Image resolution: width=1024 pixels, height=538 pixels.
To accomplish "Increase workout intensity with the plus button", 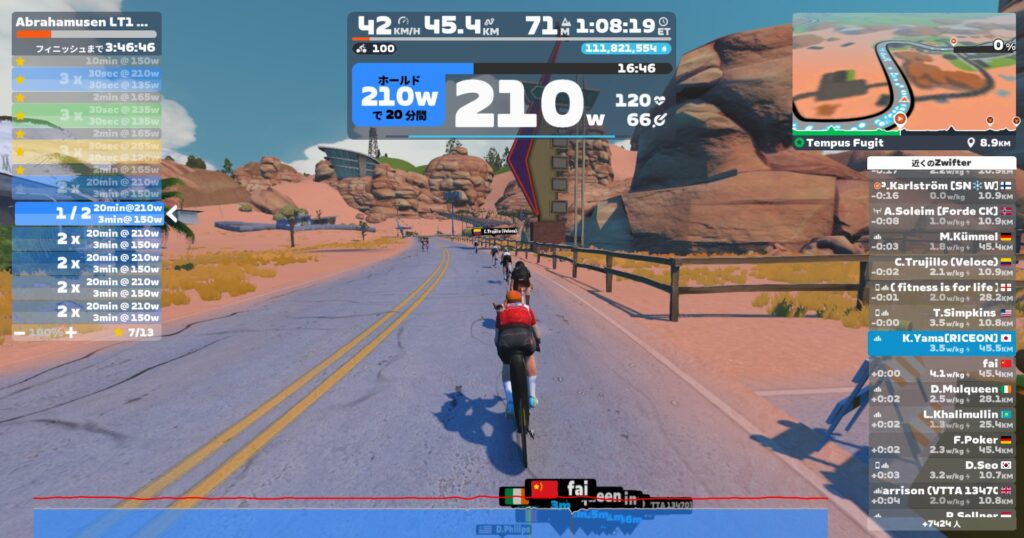I will [70, 331].
